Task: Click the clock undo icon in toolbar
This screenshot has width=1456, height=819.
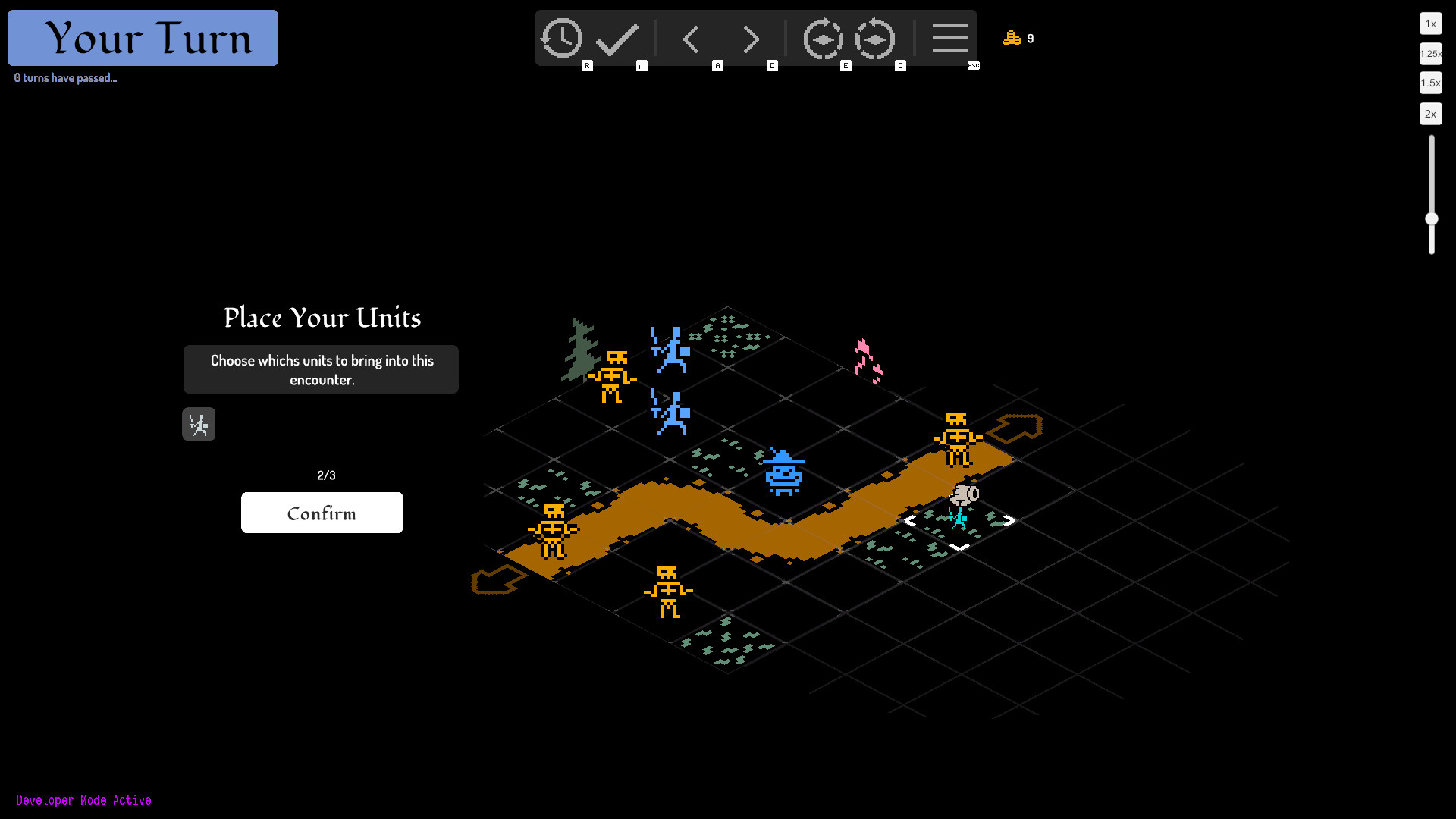Action: (561, 39)
